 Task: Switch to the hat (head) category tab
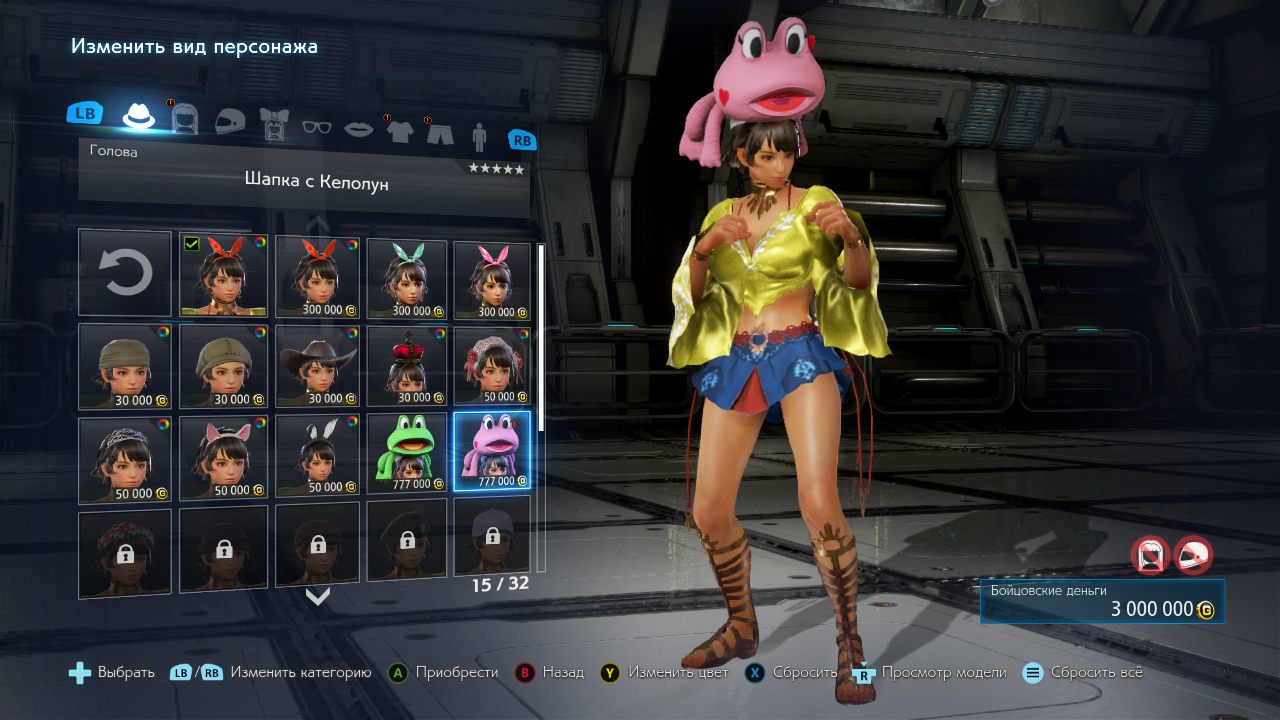139,117
